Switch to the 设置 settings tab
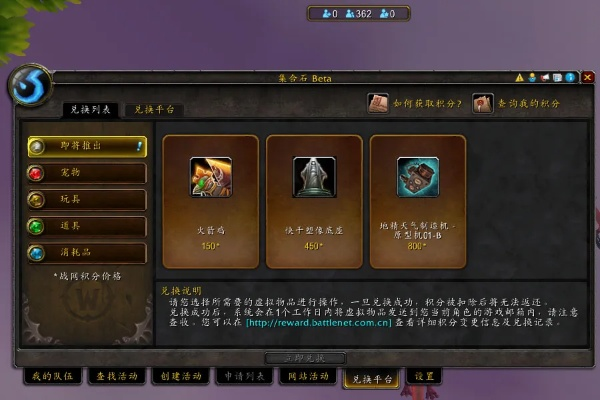 tap(425, 377)
